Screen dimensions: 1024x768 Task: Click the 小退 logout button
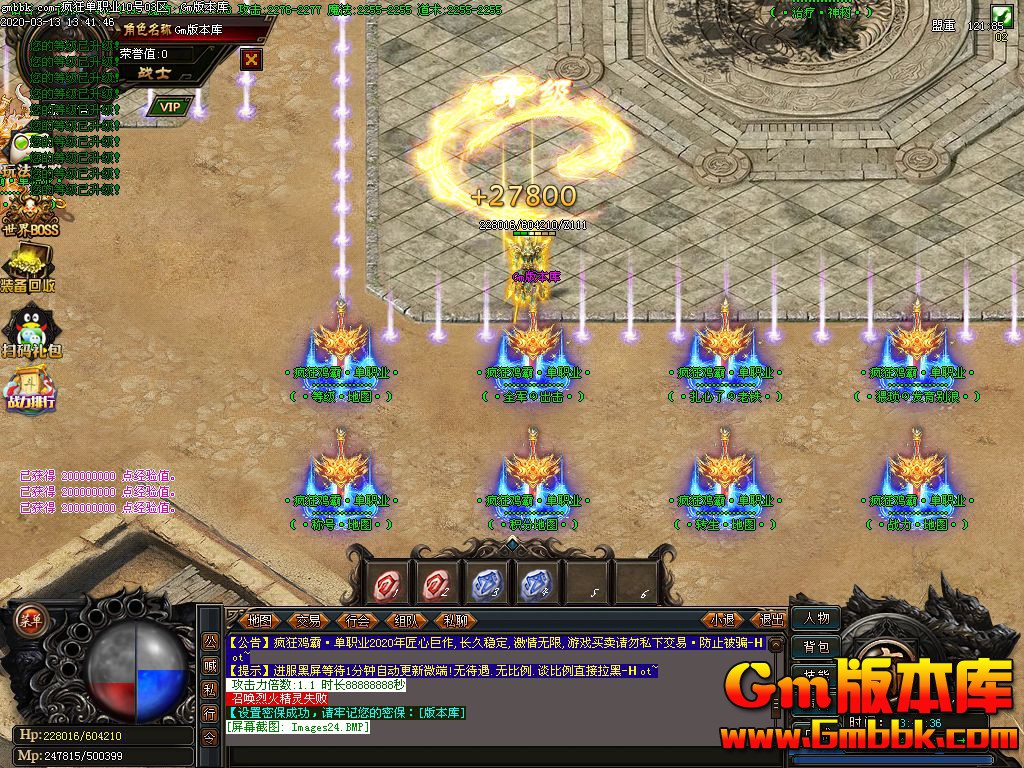coord(722,620)
